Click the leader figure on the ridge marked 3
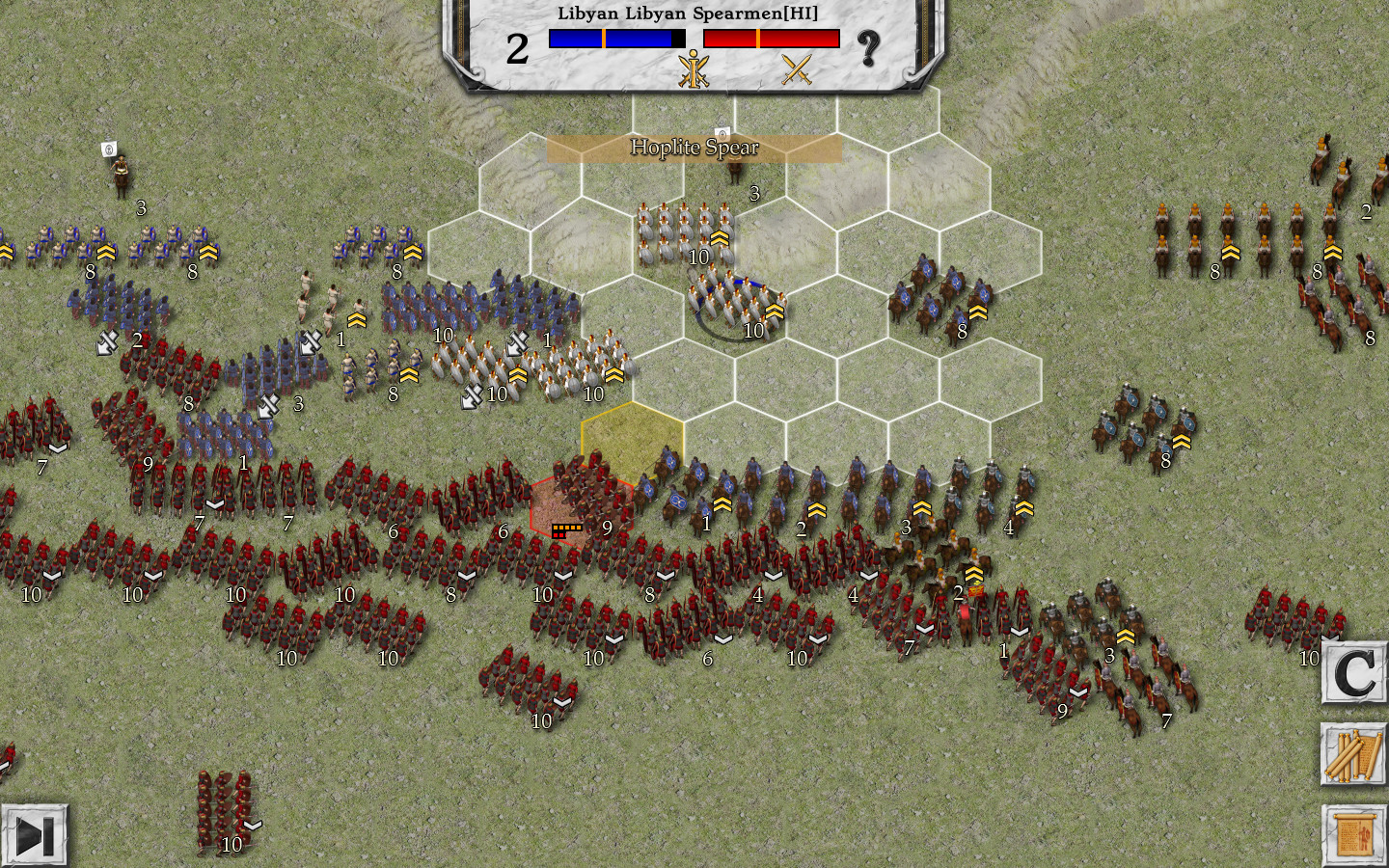Viewport: 1389px width, 868px height. (x=737, y=172)
